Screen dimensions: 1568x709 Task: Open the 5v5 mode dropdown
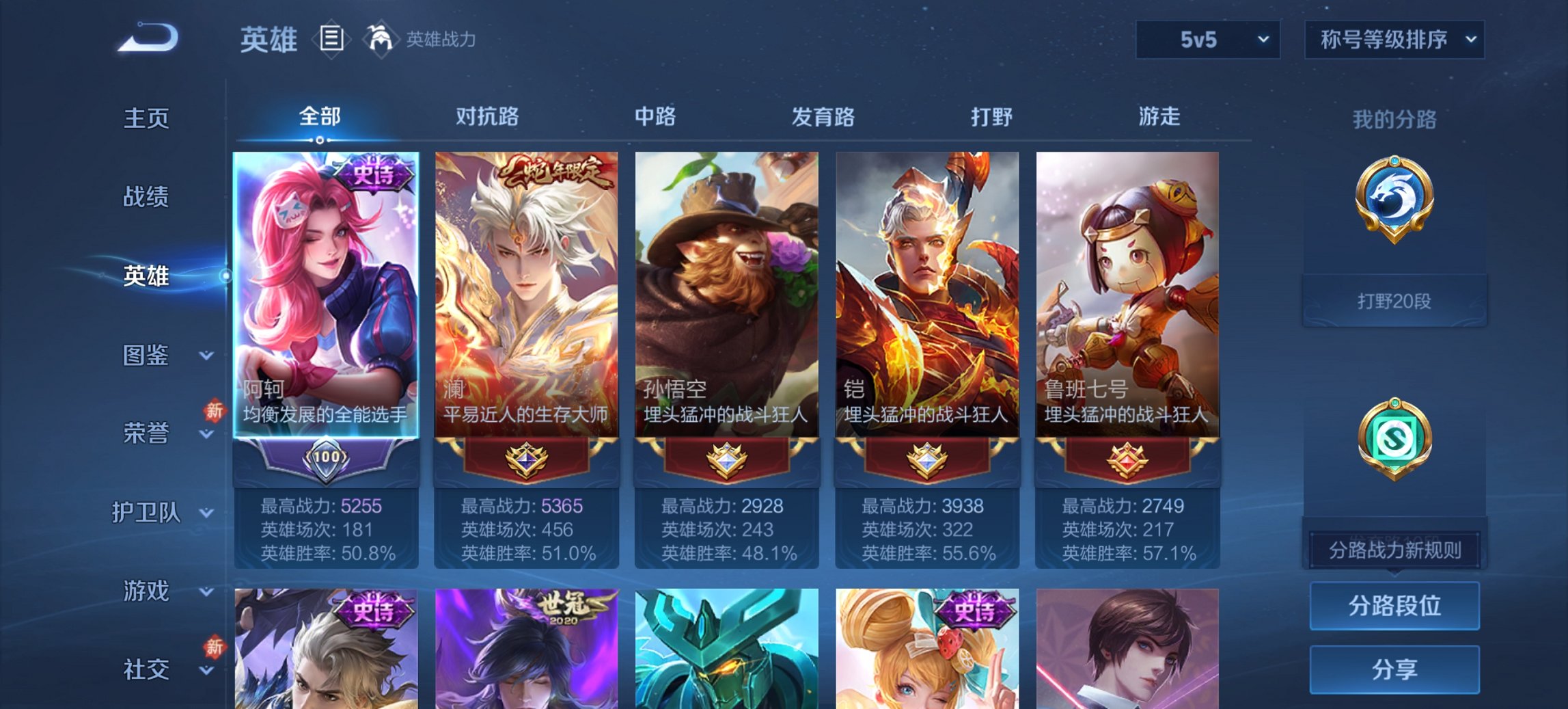[x=1207, y=40]
